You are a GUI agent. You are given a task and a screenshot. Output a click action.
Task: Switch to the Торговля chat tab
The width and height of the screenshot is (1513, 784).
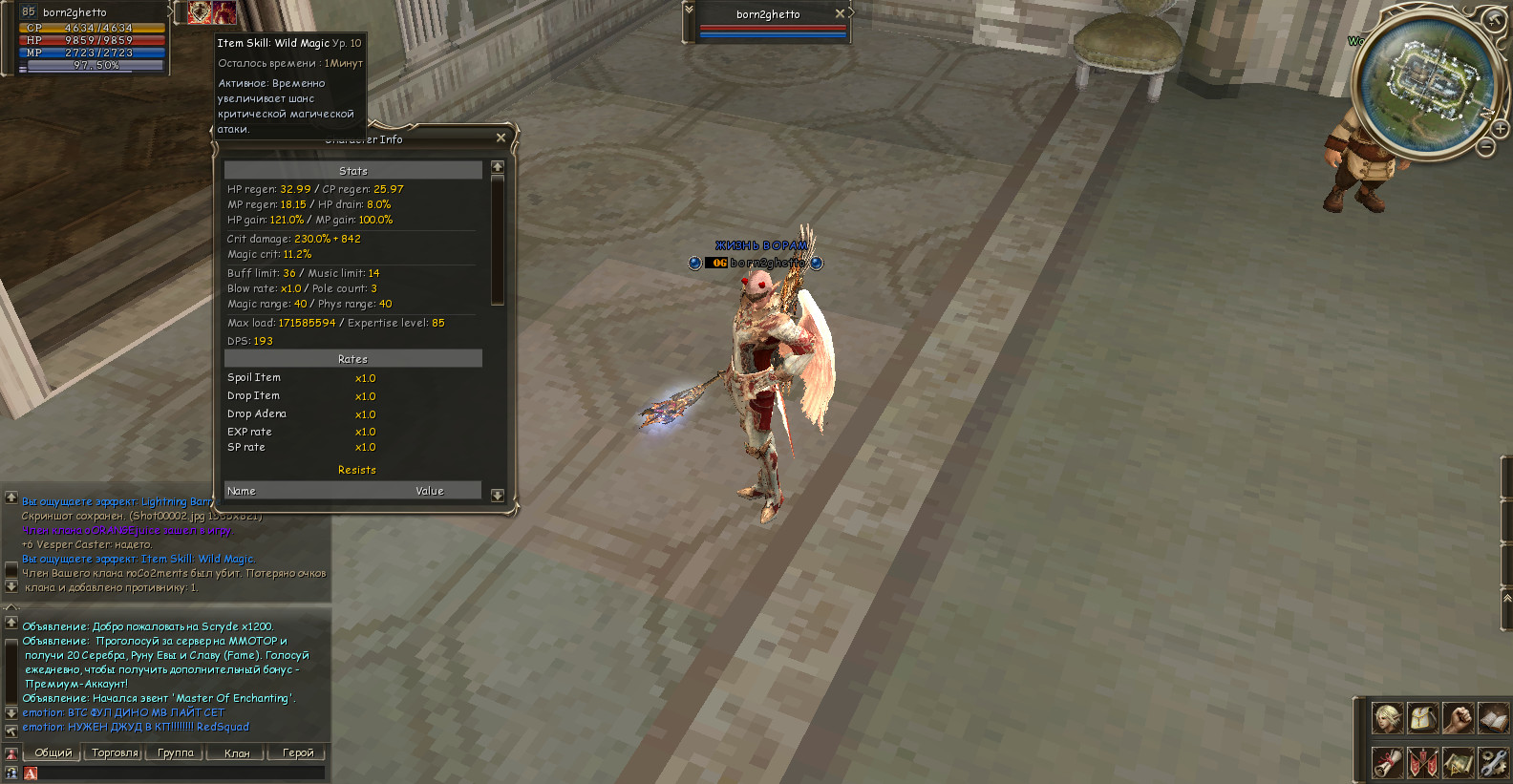(115, 753)
